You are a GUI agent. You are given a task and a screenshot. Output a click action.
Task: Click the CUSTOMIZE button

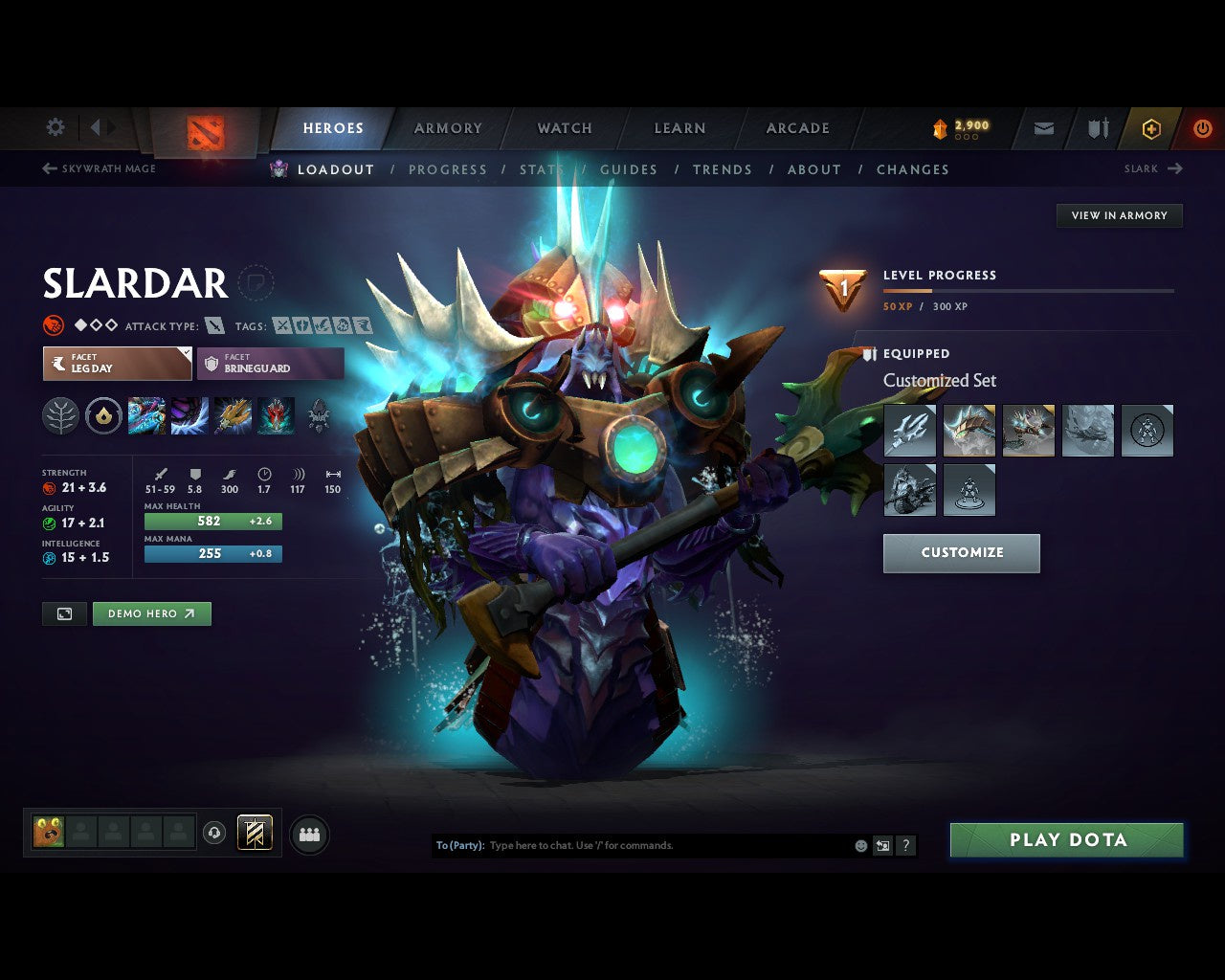pos(961,553)
